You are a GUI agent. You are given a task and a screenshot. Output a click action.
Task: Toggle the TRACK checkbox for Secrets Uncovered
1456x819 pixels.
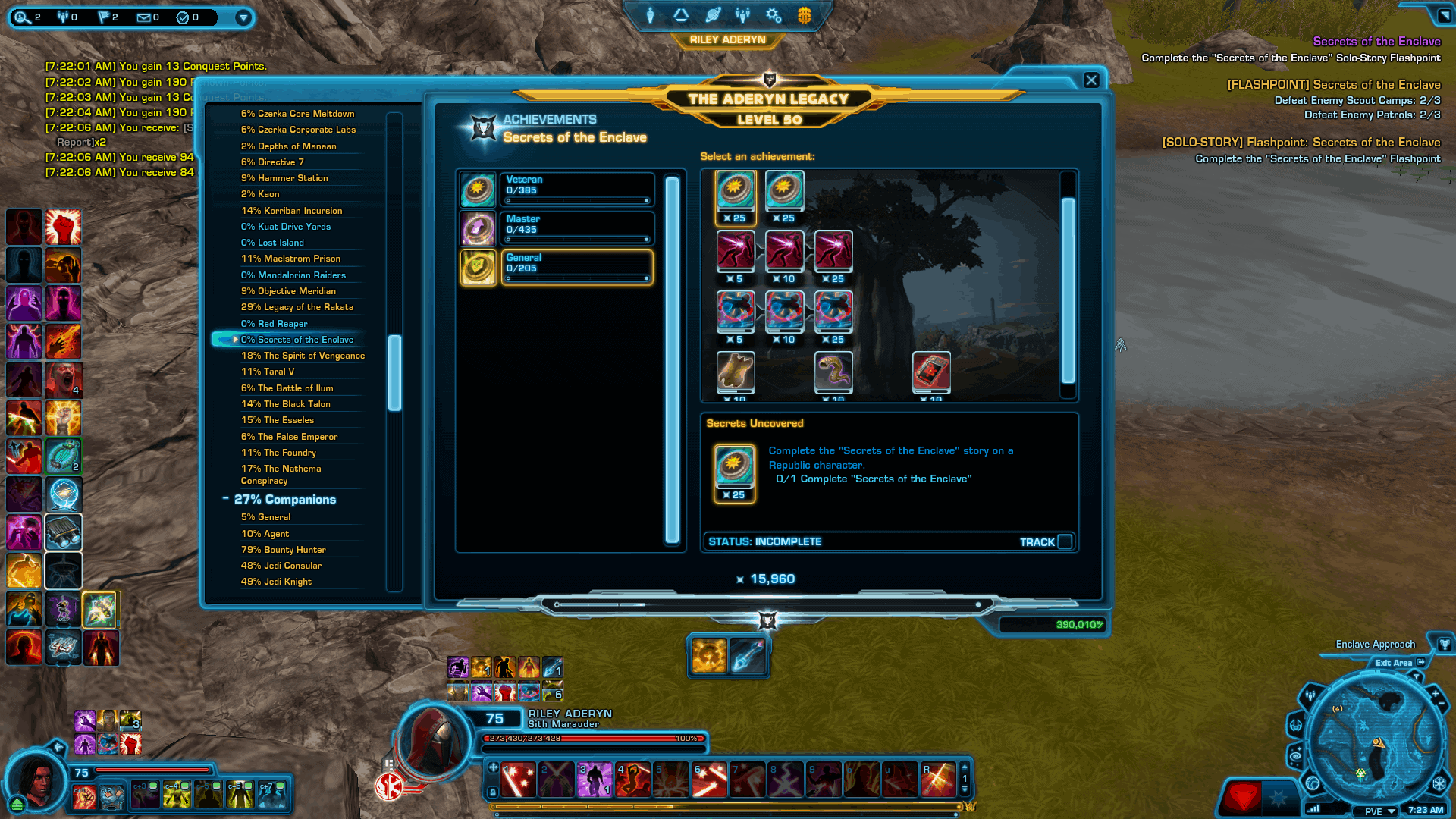coord(1066,541)
